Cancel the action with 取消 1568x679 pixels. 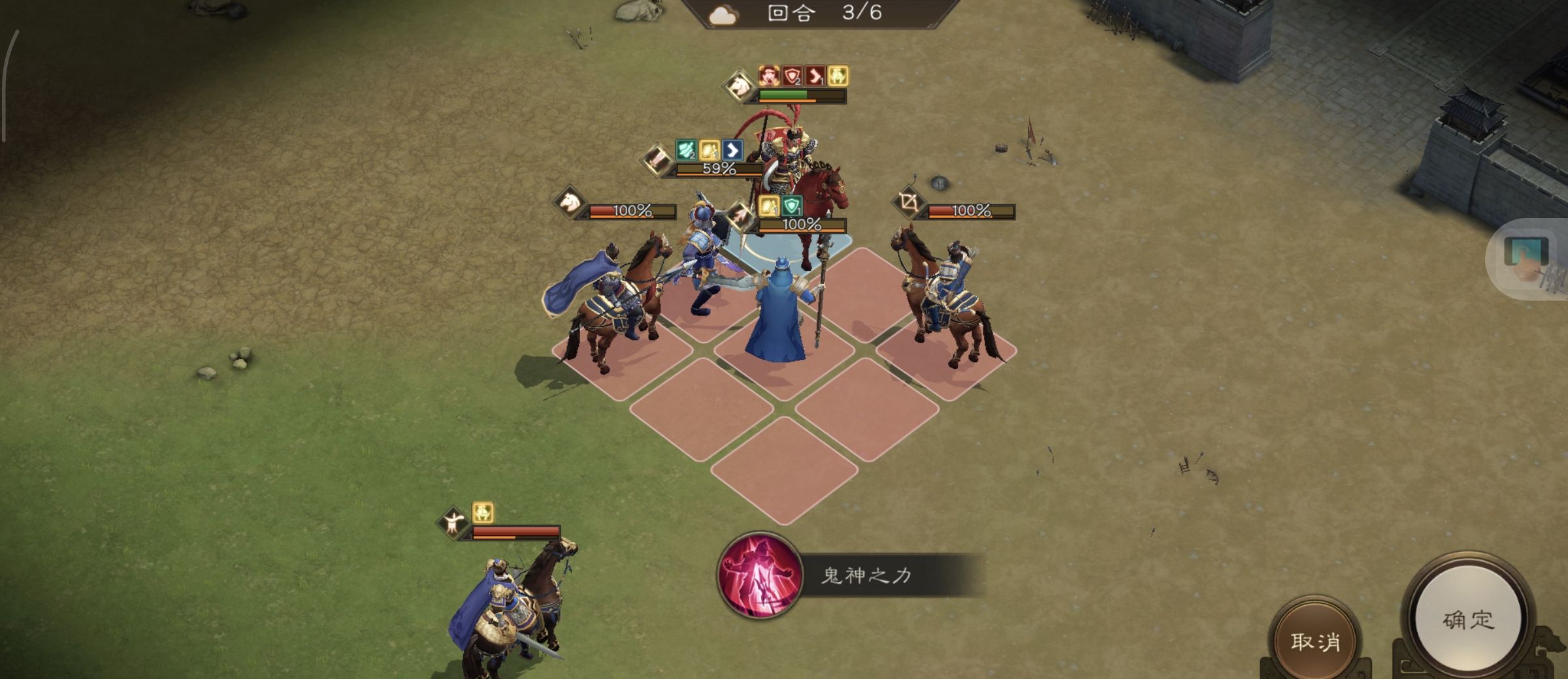[x=1315, y=641]
